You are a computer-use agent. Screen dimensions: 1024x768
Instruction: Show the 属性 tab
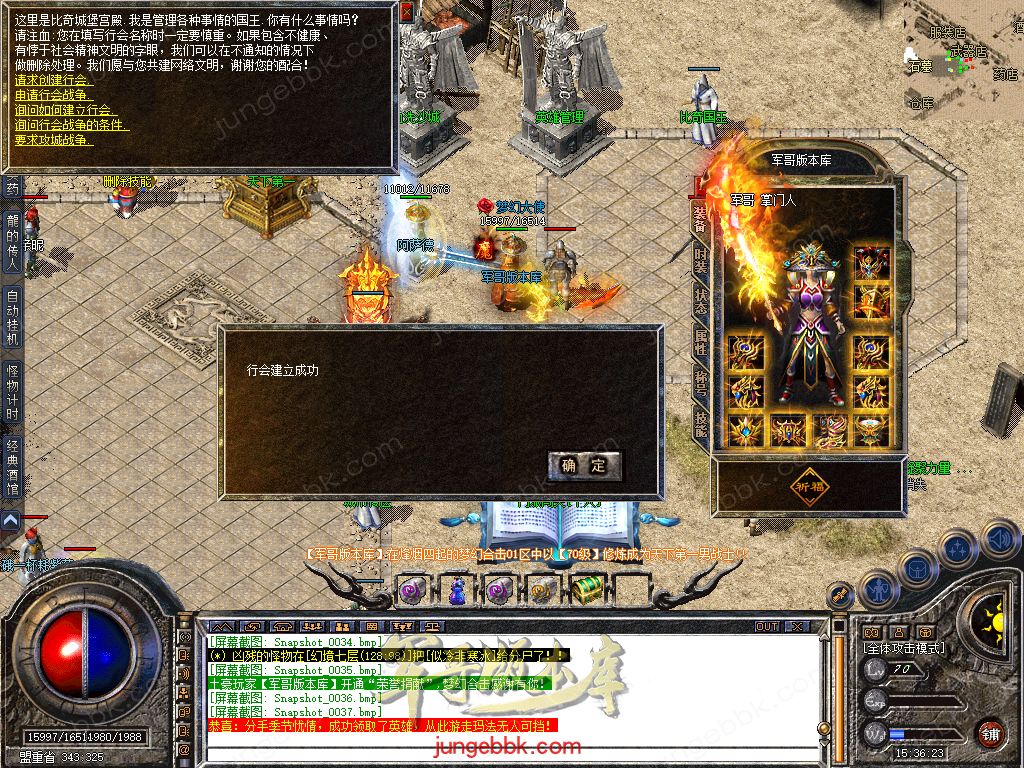pyautogui.click(x=700, y=342)
